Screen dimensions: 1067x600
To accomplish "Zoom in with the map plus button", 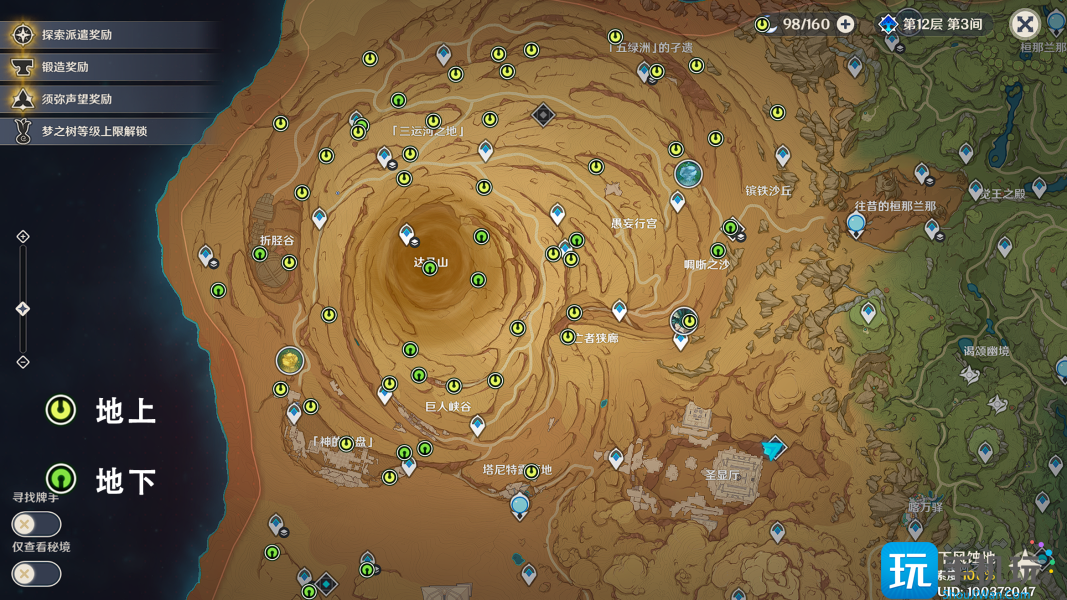I will (23, 237).
